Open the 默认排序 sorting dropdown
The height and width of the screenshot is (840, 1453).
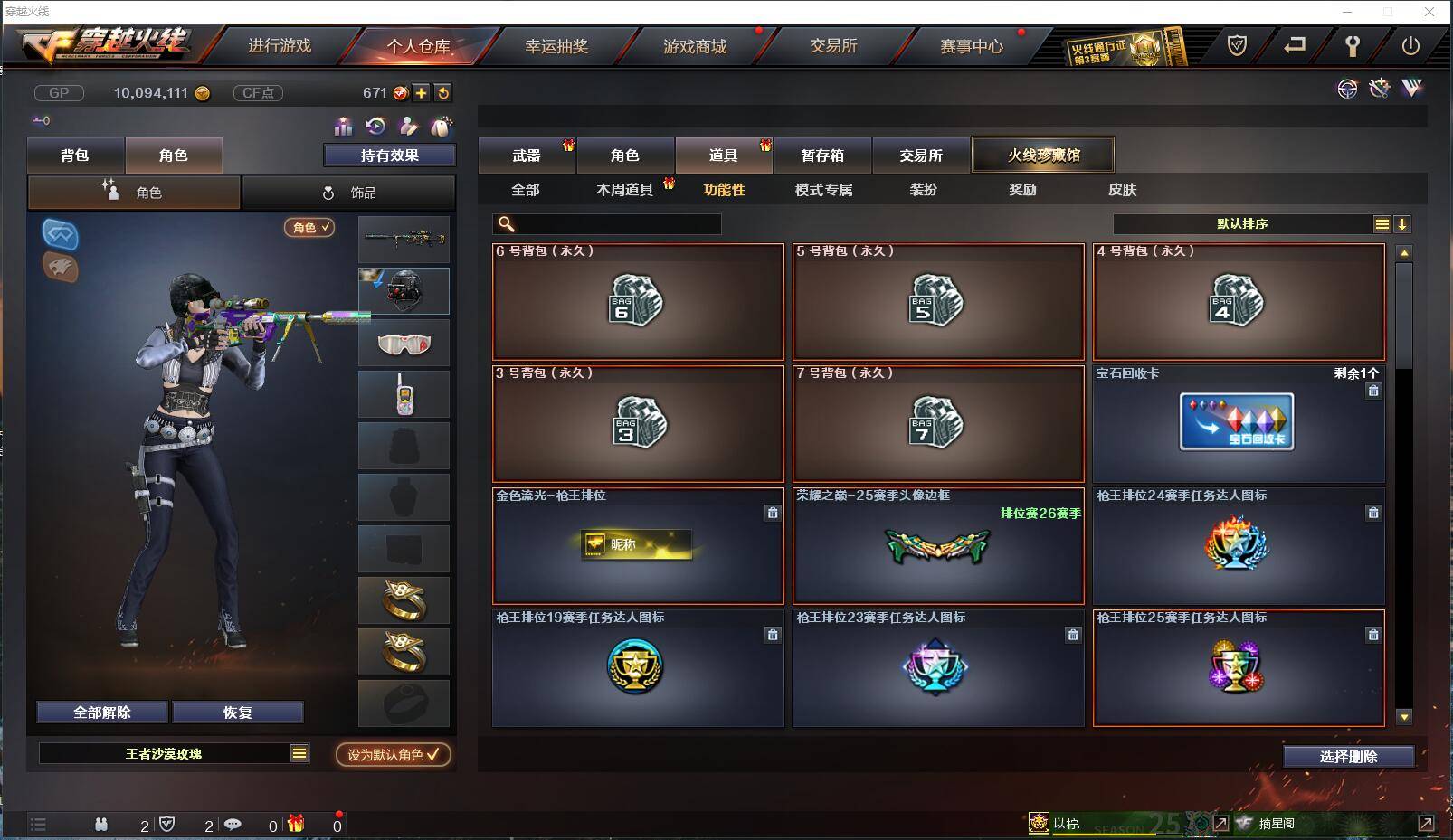1244,223
